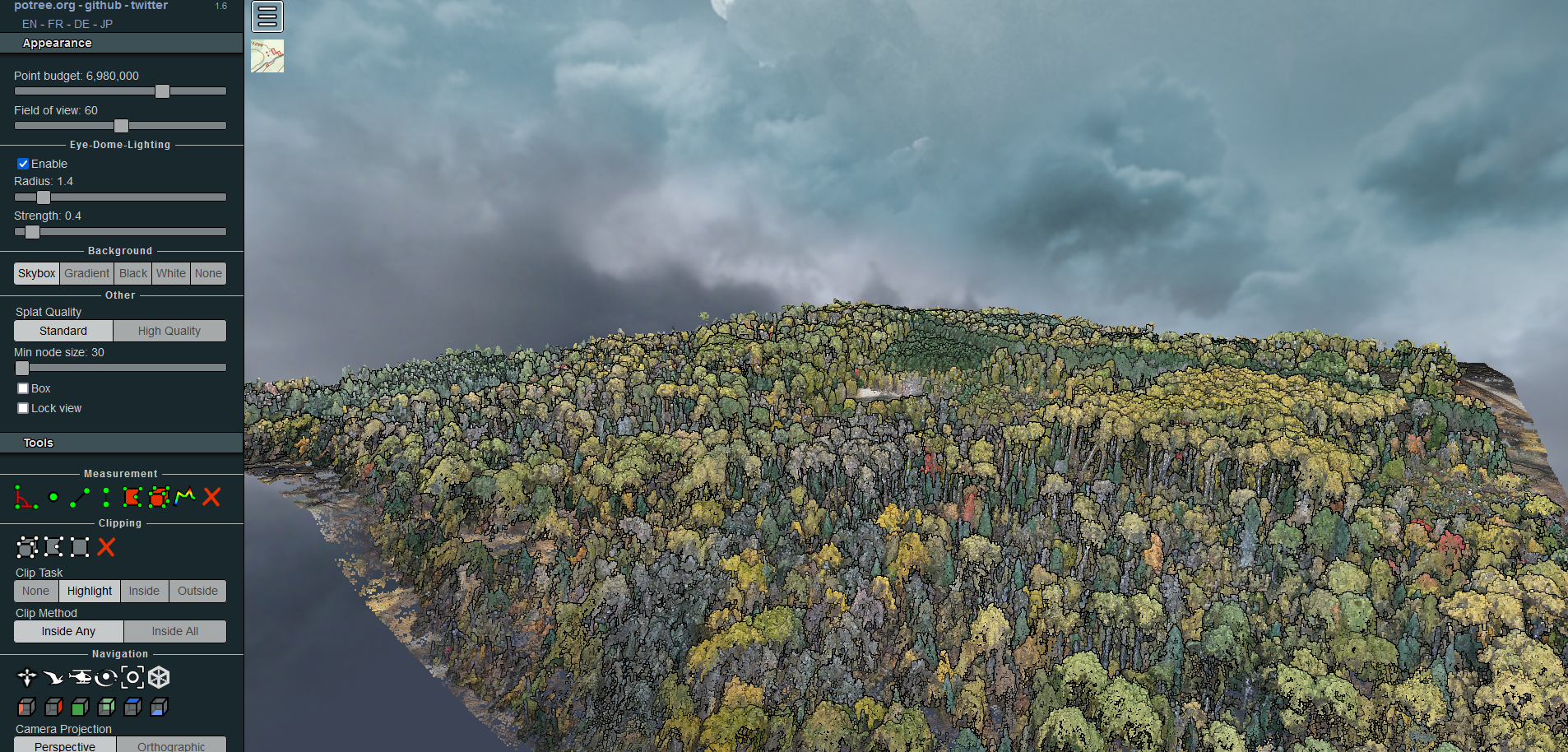
Task: Select High Quality splat rendering
Action: [169, 330]
